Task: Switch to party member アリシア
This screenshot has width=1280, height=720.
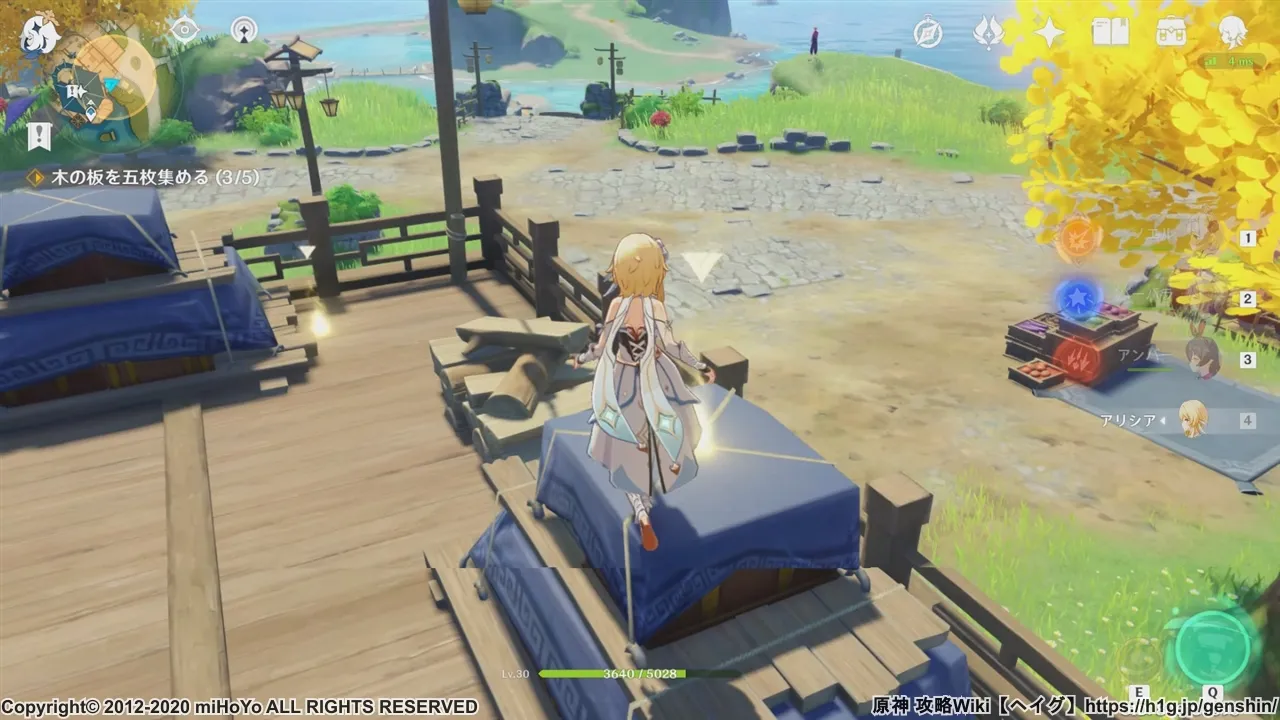Action: [x=1194, y=419]
